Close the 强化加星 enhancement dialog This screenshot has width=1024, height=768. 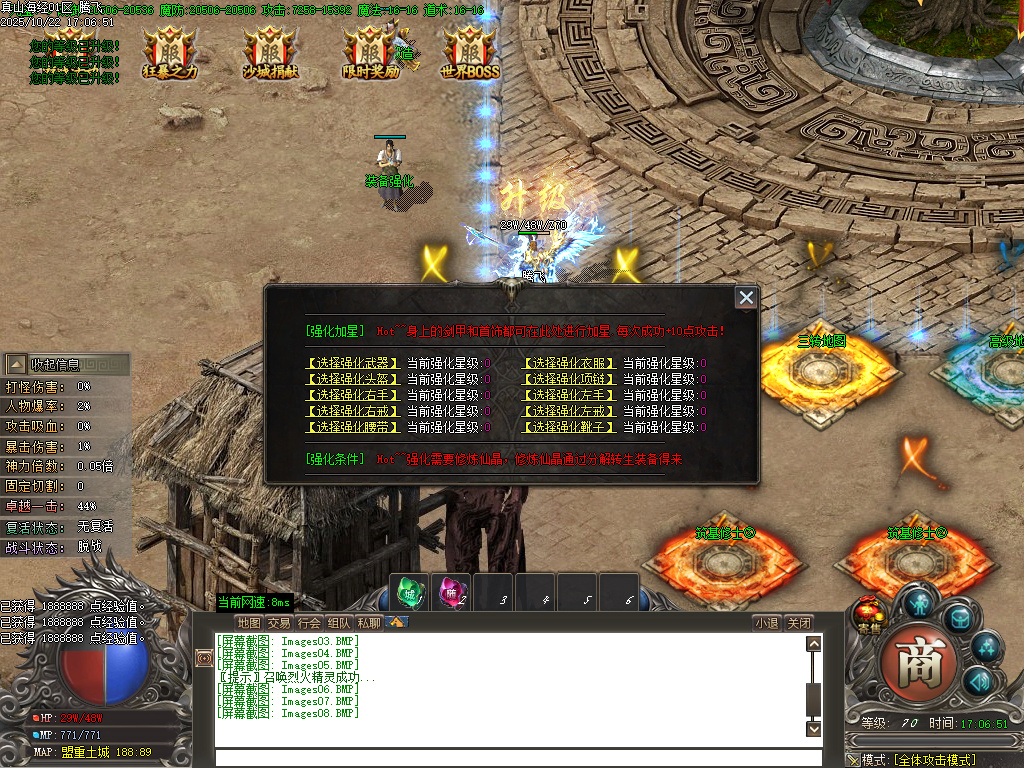click(745, 297)
